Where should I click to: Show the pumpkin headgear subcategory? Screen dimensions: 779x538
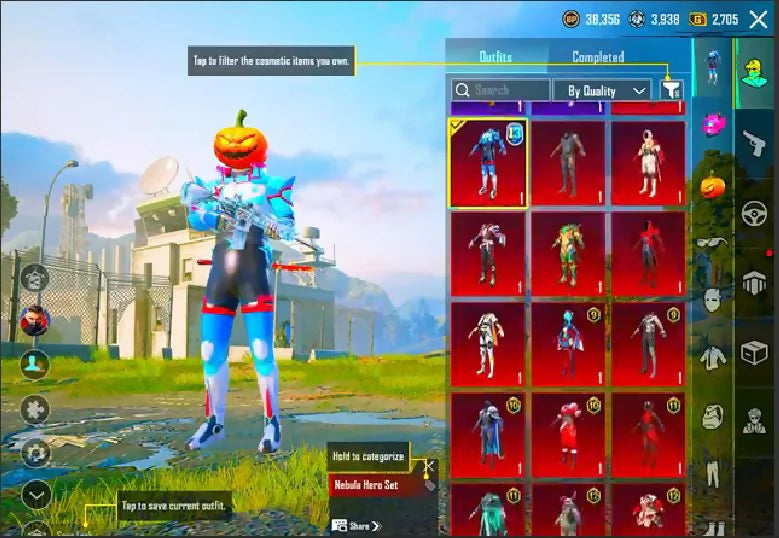point(712,185)
